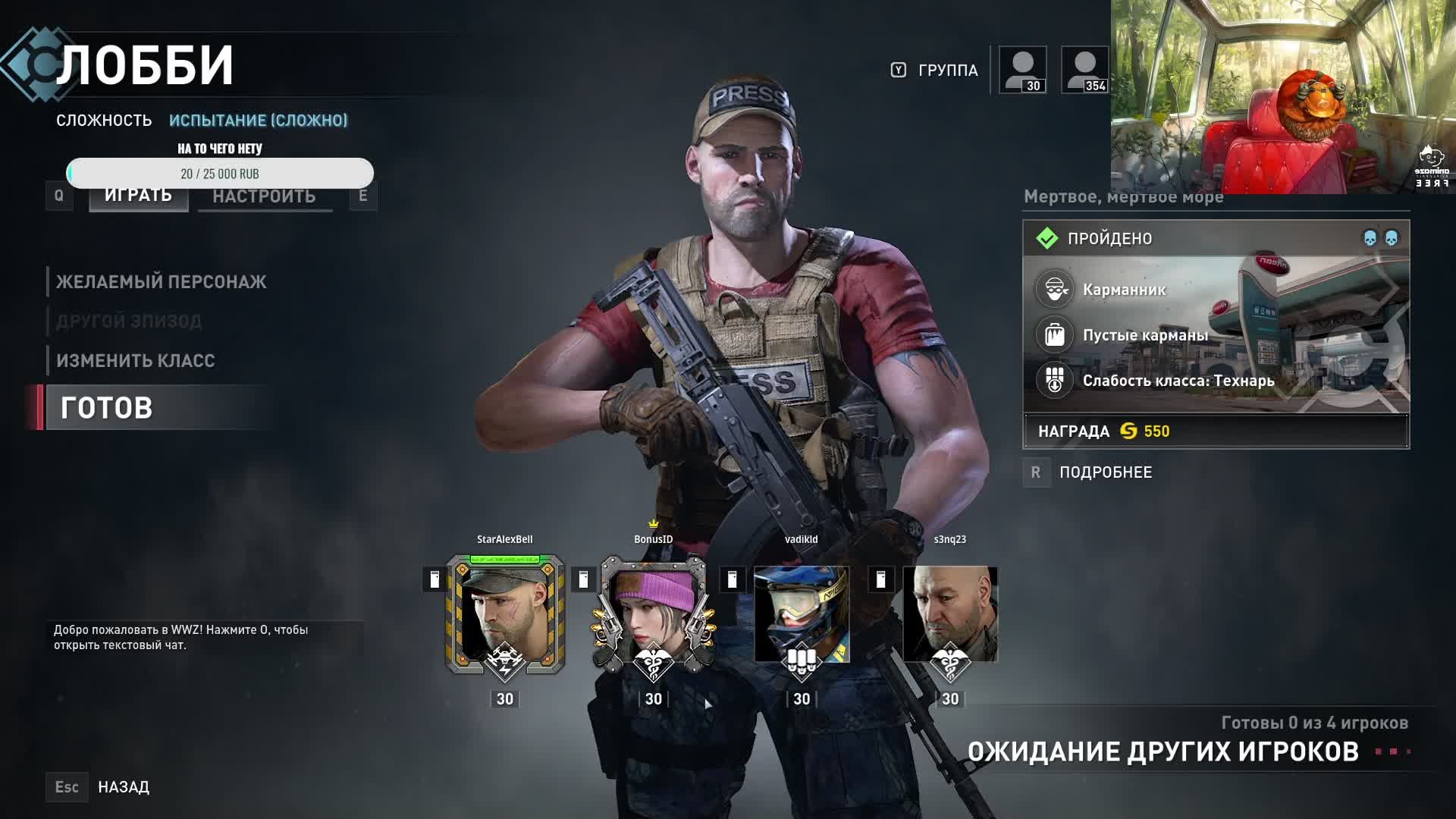This screenshot has width=1456, height=819.
Task: Click the НАГРАДА 550 reward bar
Action: click(x=1216, y=431)
